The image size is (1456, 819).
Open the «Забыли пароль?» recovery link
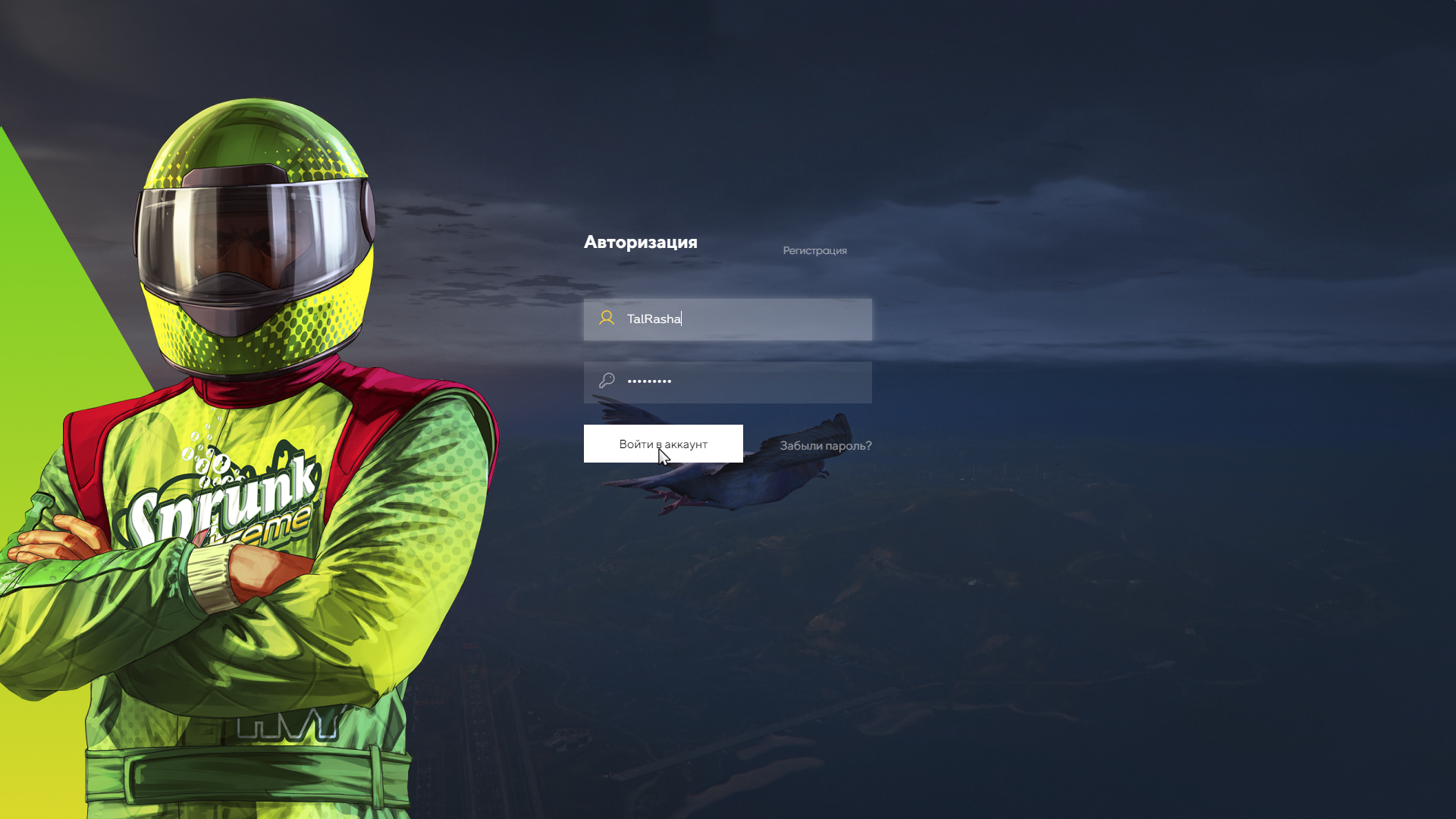point(825,446)
